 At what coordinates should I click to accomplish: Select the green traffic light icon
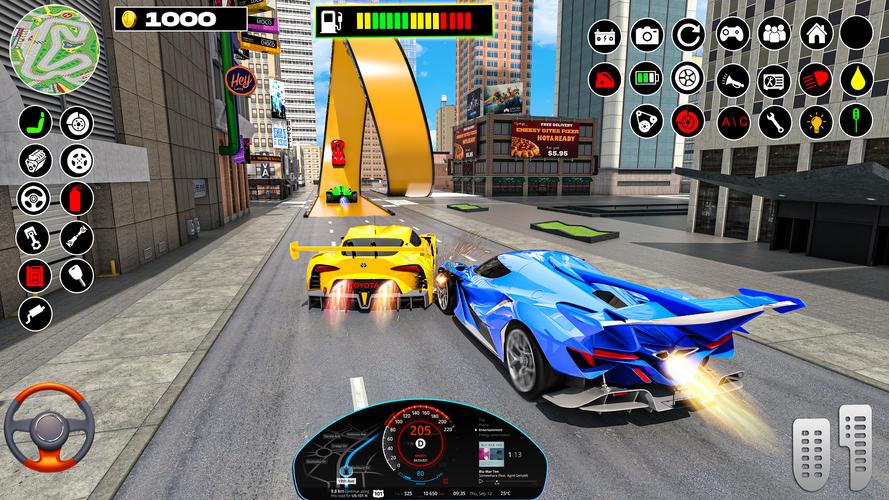point(856,122)
